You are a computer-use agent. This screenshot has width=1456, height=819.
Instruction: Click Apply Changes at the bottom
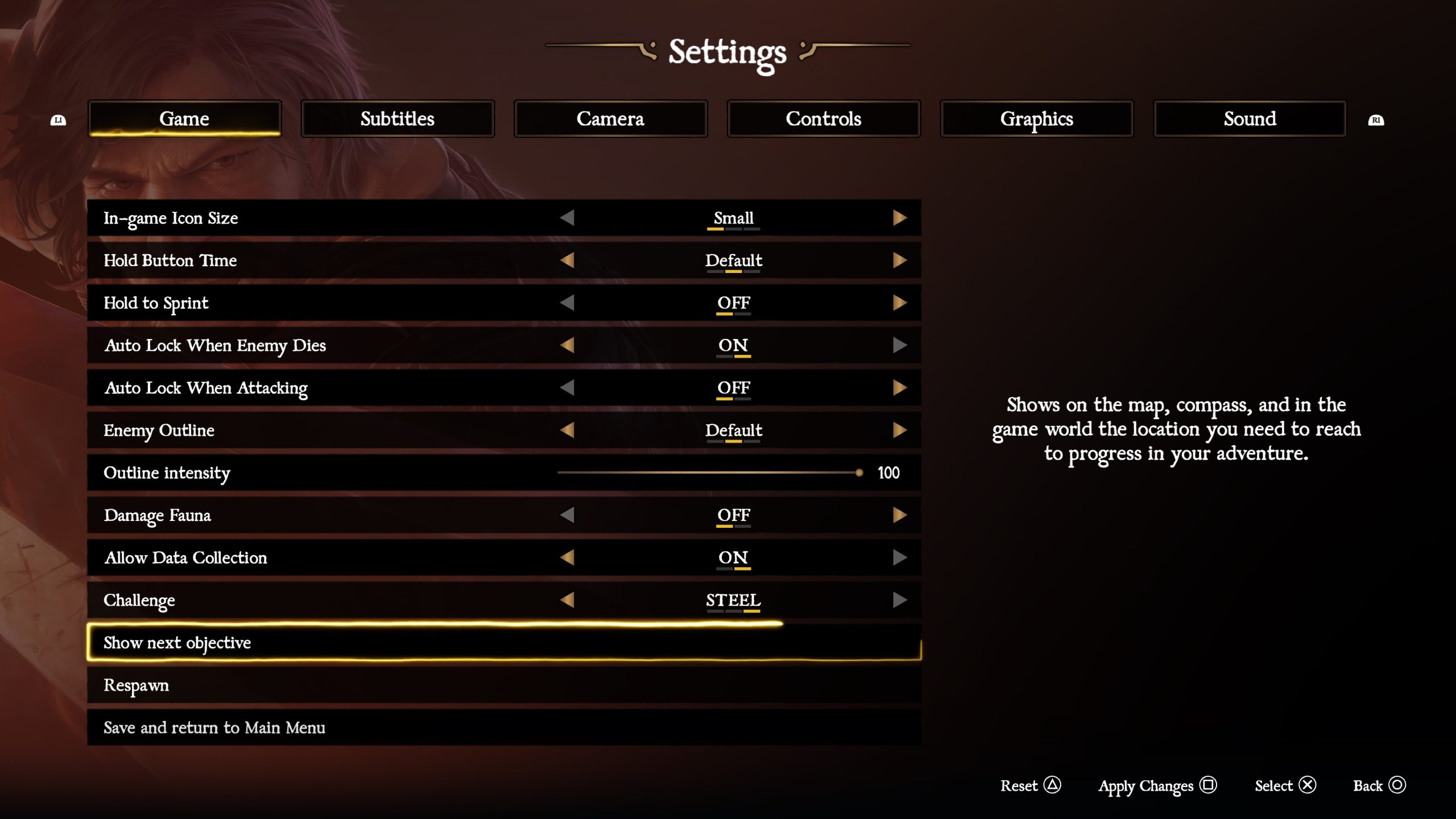click(x=1156, y=786)
